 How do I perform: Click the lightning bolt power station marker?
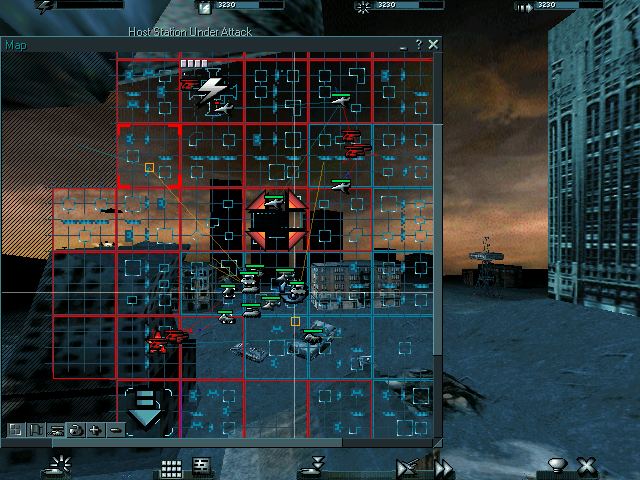tap(211, 91)
